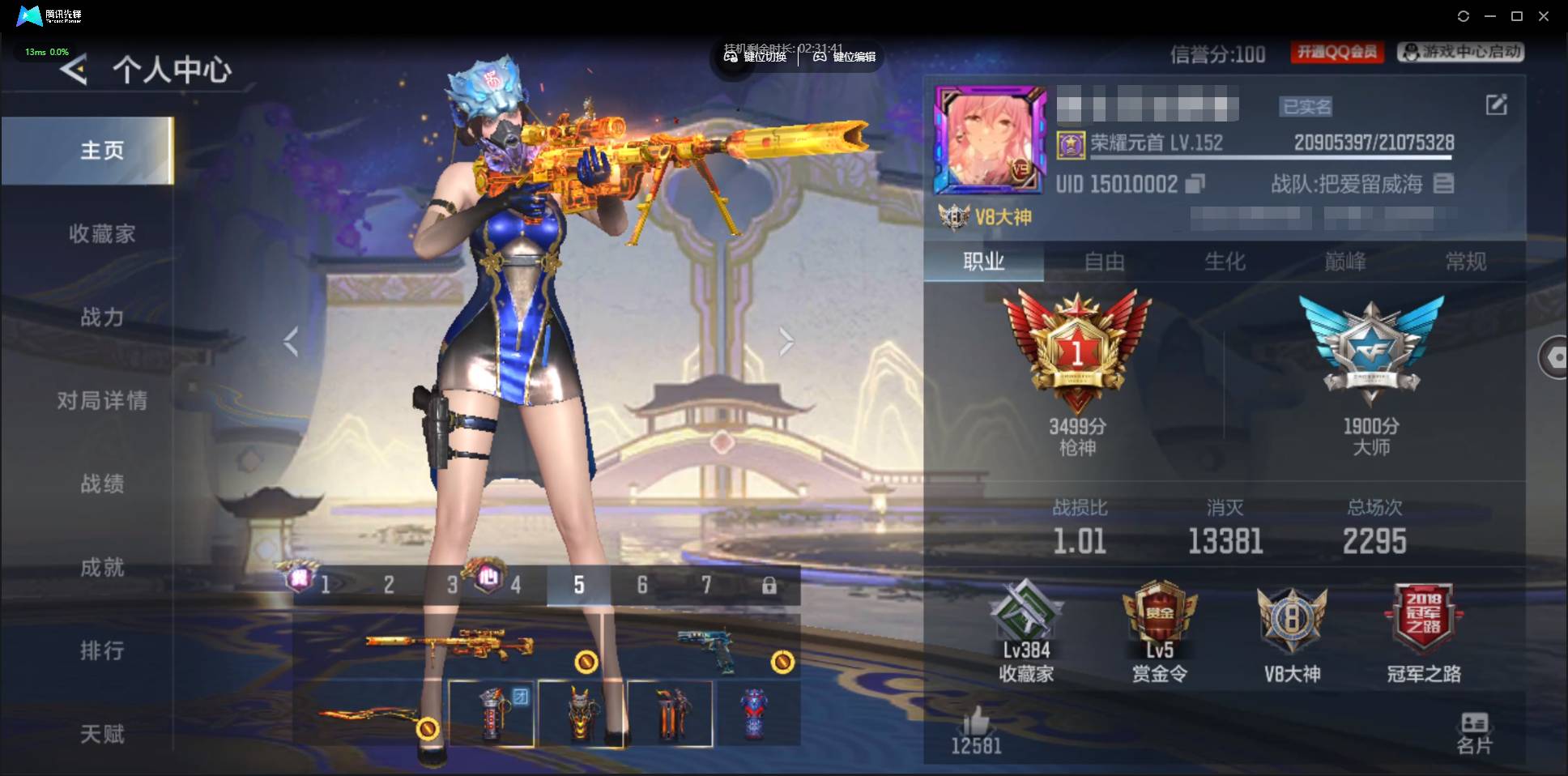The width and height of the screenshot is (1568, 776).
Task: Select 战力 in the side menu
Action: 102,317
